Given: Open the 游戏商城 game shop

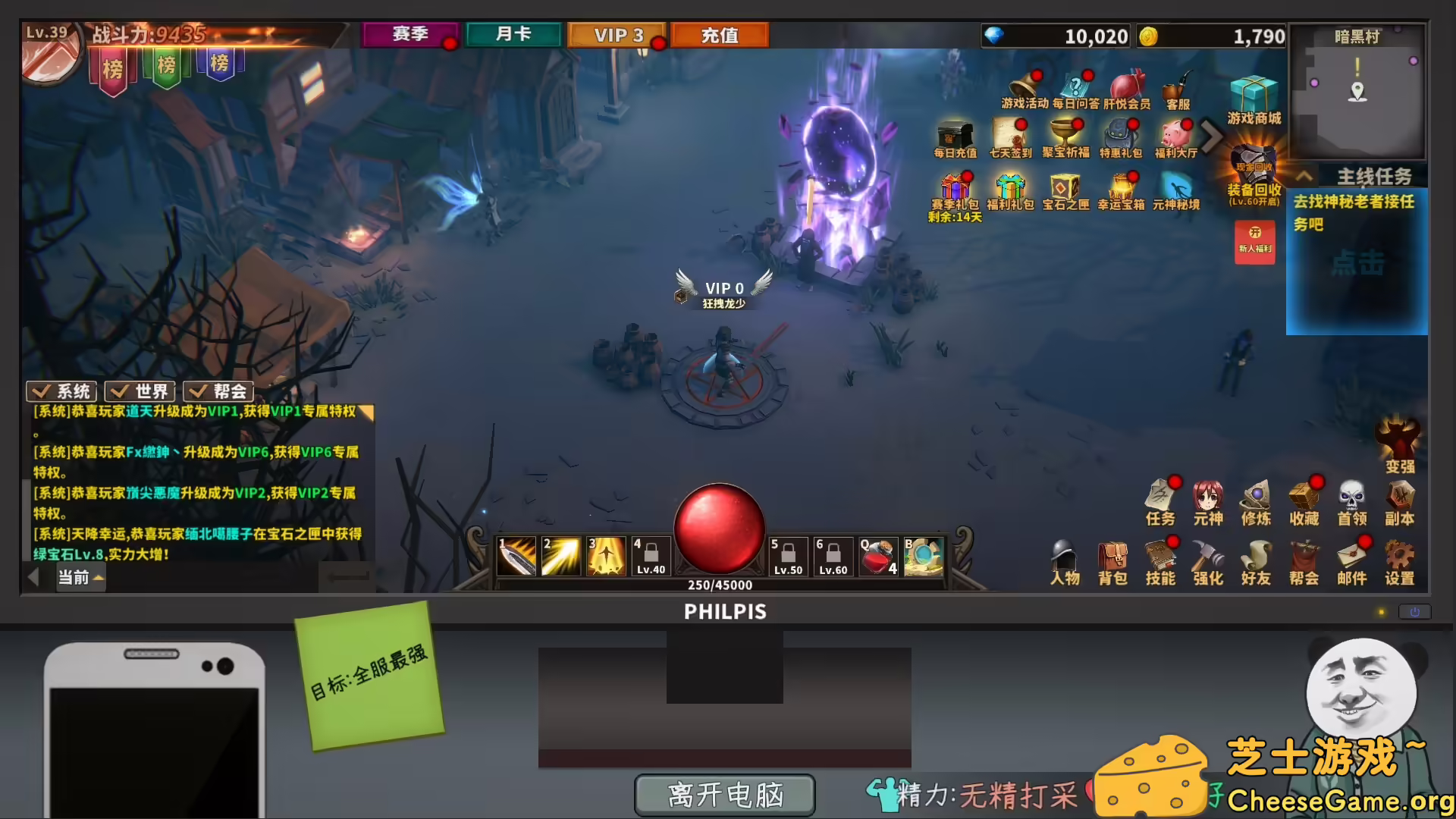Looking at the screenshot, I should coord(1253,95).
